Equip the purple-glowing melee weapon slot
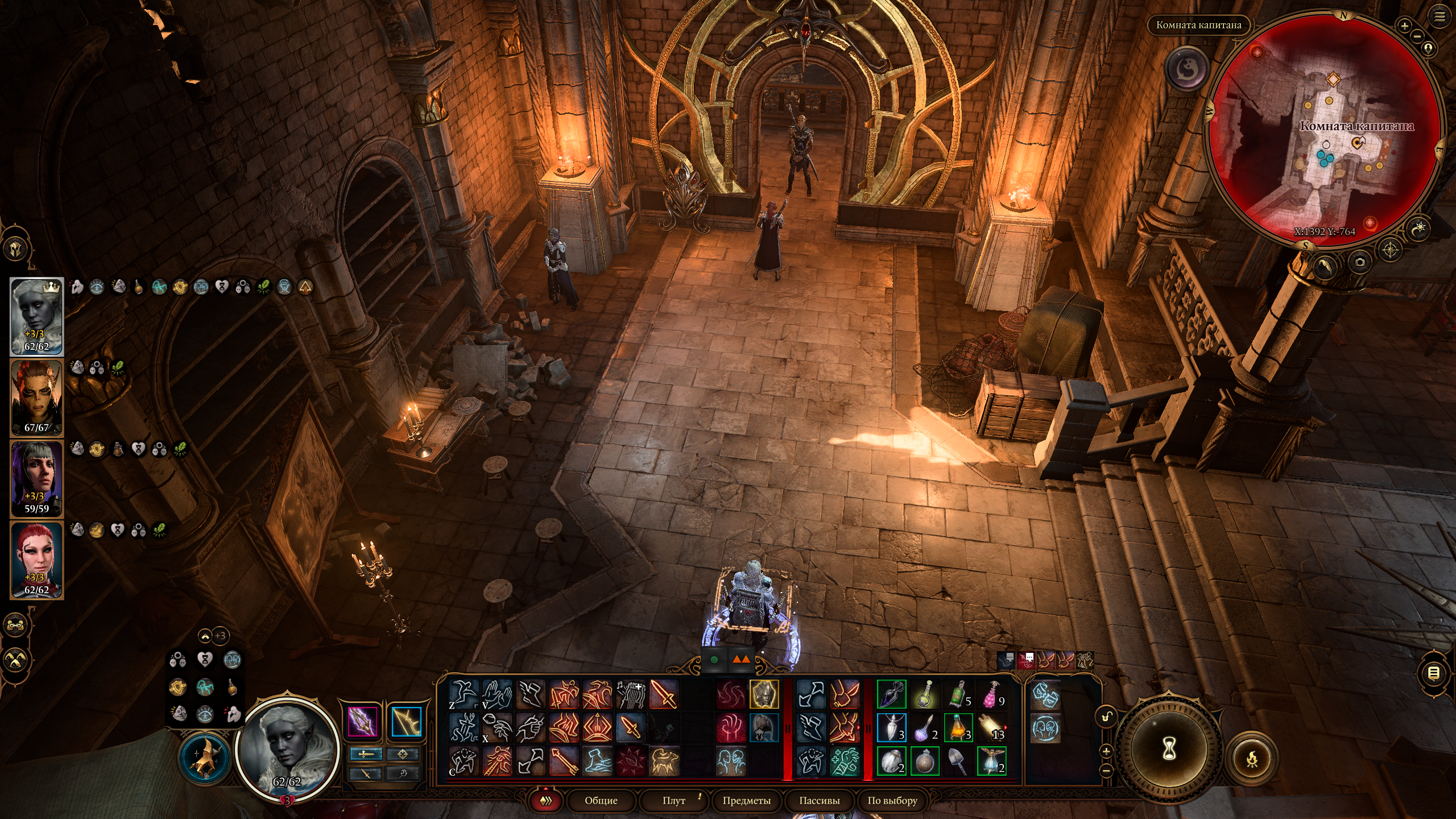The image size is (1456, 819). (362, 721)
